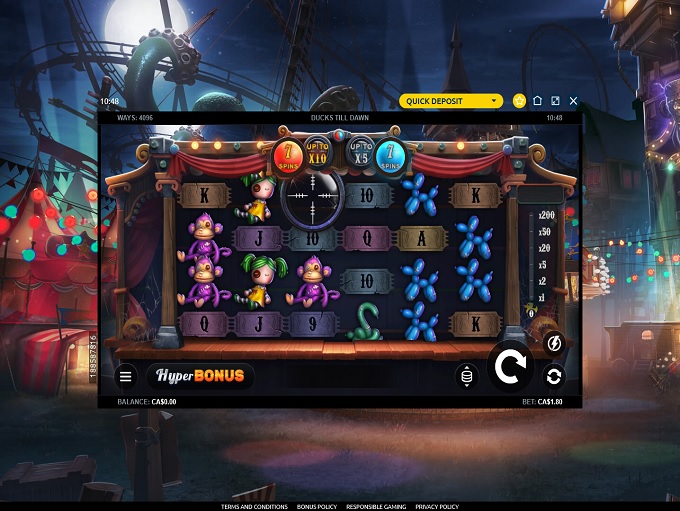This screenshot has width=680, height=511.
Task: Open the Responsible Gaming link
Action: tap(376, 507)
